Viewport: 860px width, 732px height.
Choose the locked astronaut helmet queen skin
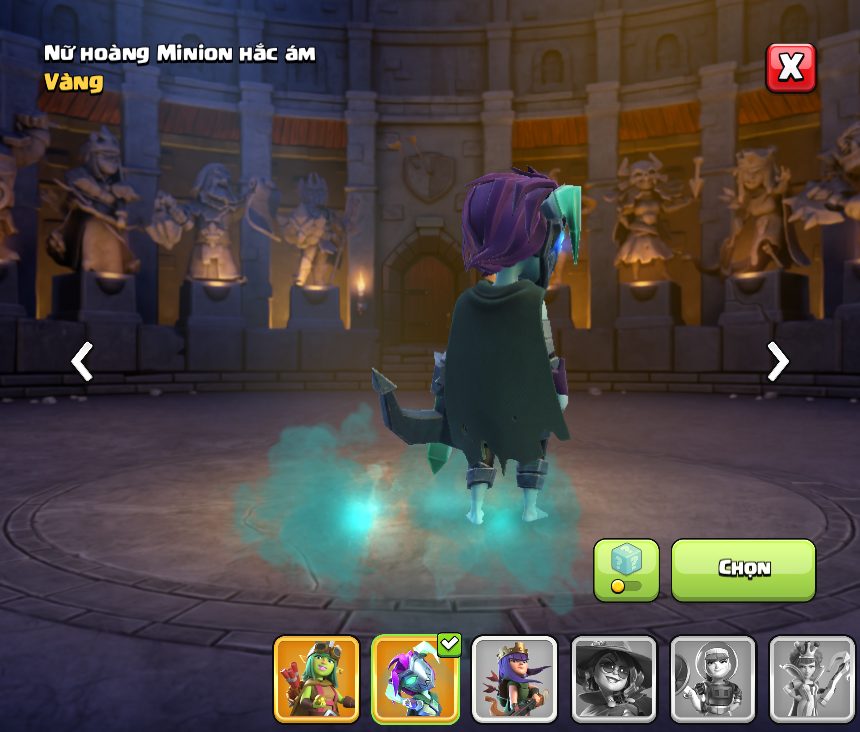[x=712, y=679]
